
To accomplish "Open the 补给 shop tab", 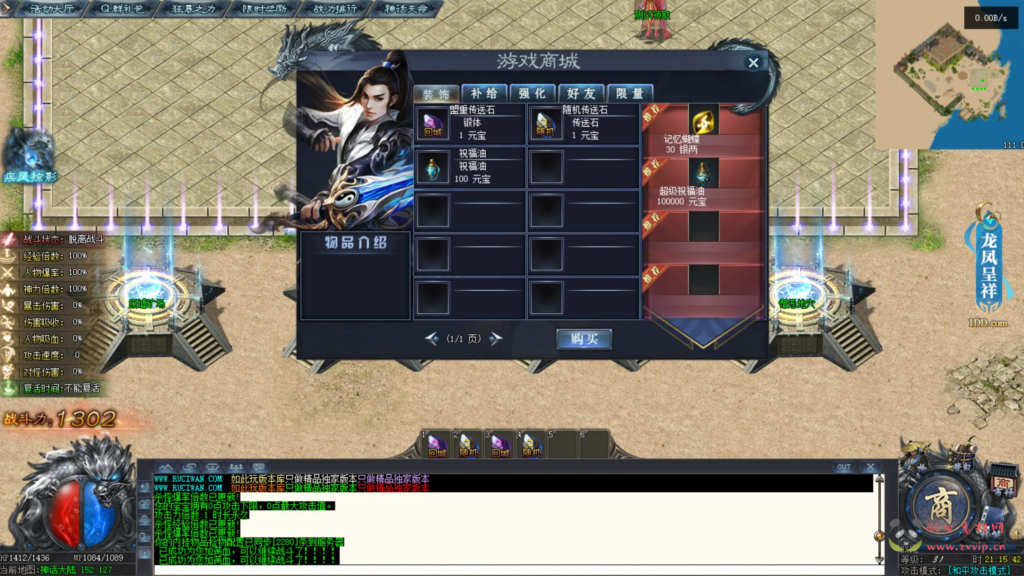I will click(x=484, y=93).
